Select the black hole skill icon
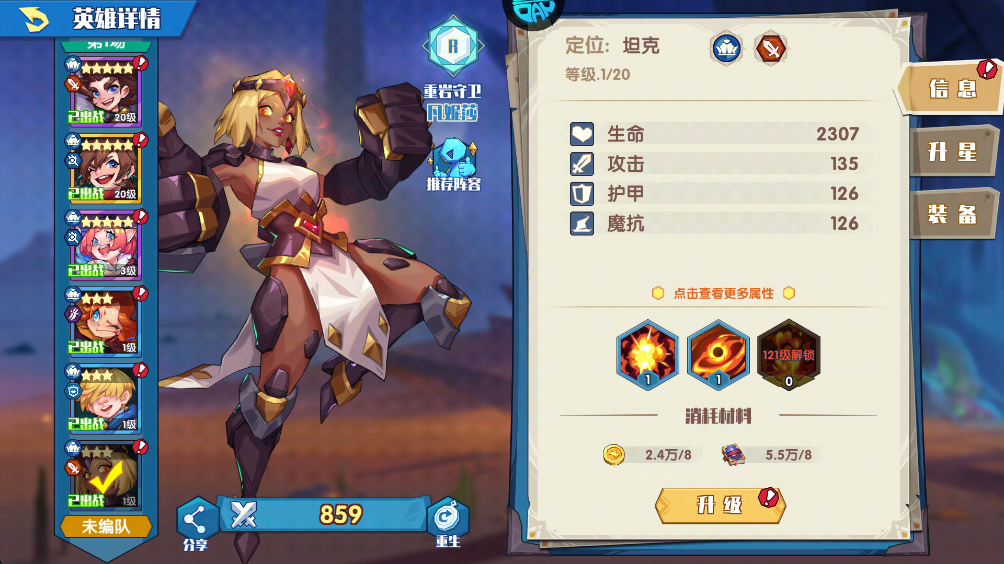The image size is (1004, 564). (x=718, y=353)
